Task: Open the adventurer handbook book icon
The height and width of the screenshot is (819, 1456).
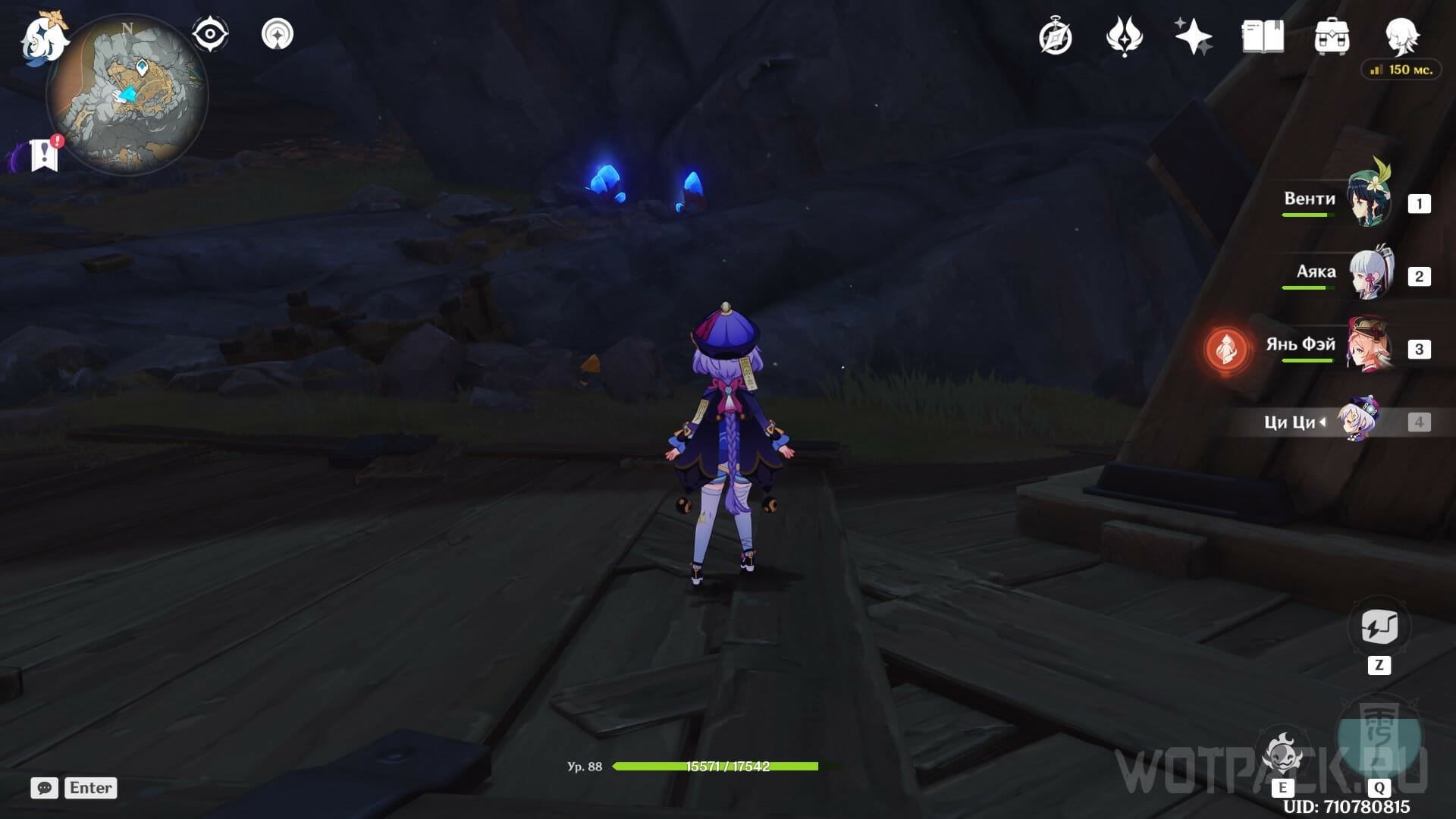Action: pyautogui.click(x=1263, y=36)
